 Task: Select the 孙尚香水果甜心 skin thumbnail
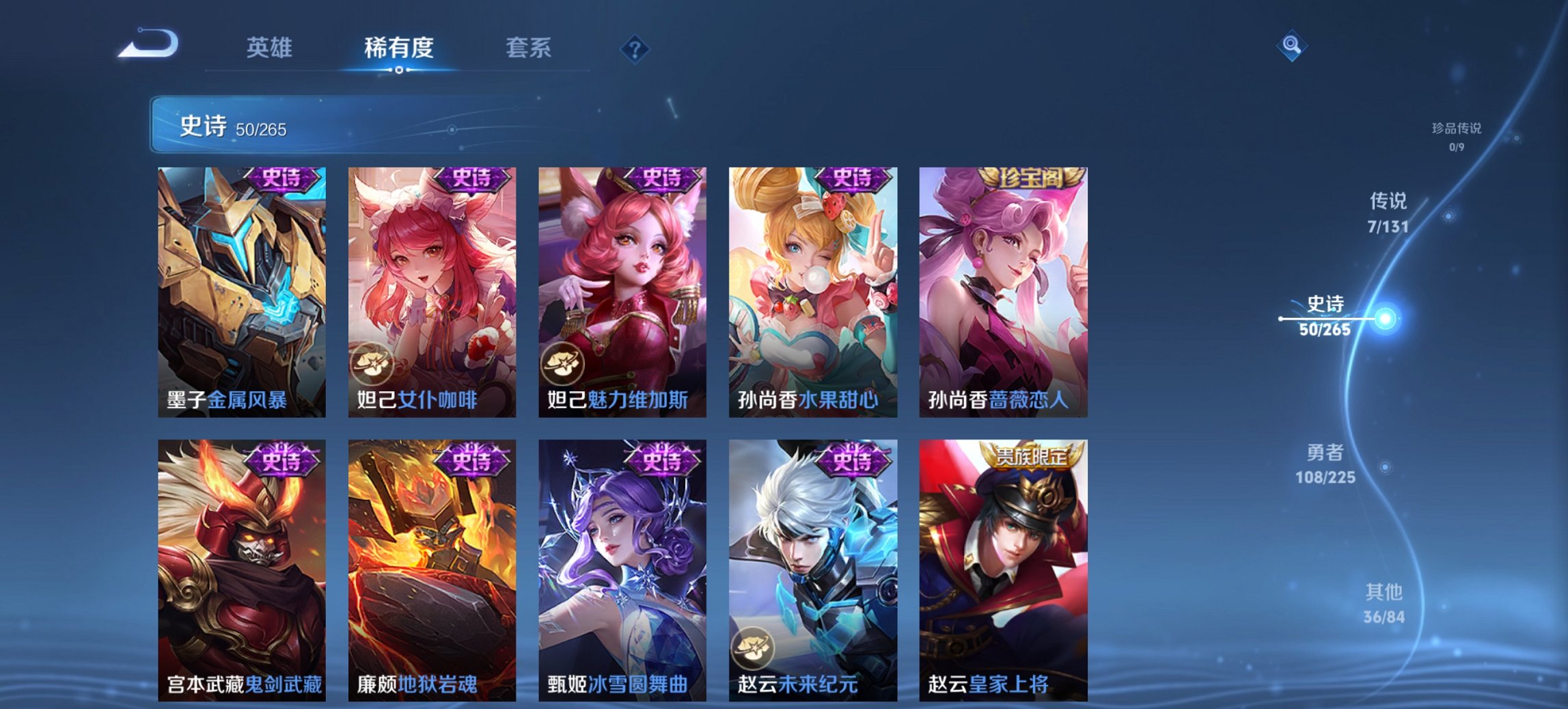(x=813, y=287)
